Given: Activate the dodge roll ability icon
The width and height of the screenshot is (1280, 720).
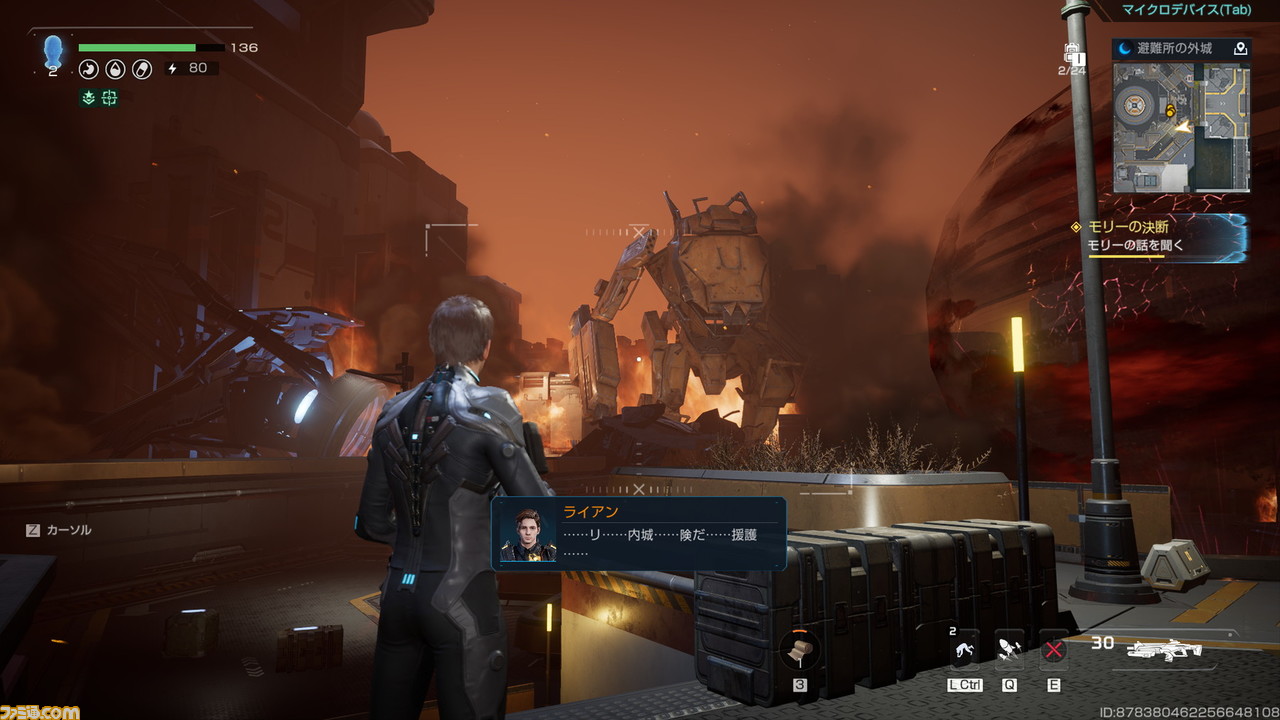Looking at the screenshot, I should [965, 651].
